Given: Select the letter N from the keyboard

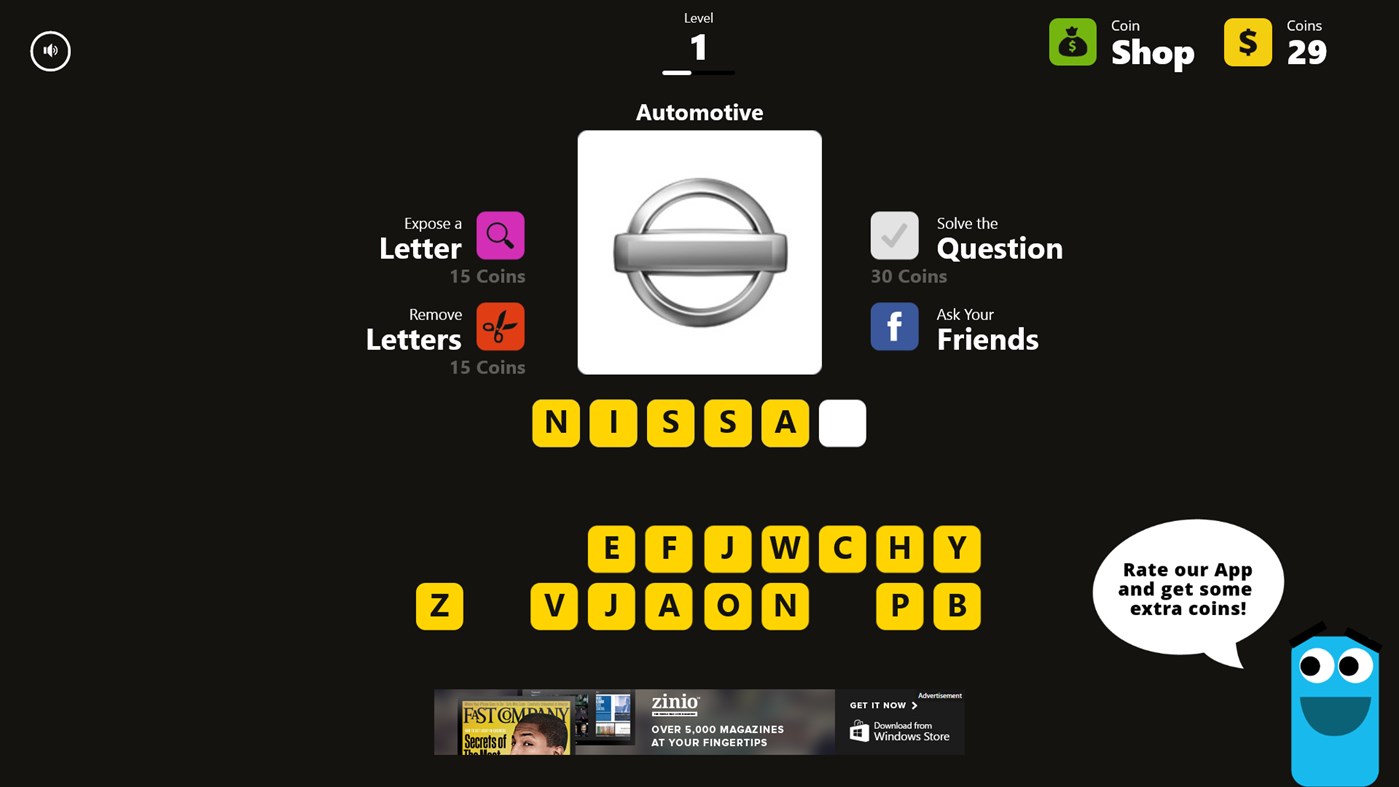Looking at the screenshot, I should click(x=784, y=606).
